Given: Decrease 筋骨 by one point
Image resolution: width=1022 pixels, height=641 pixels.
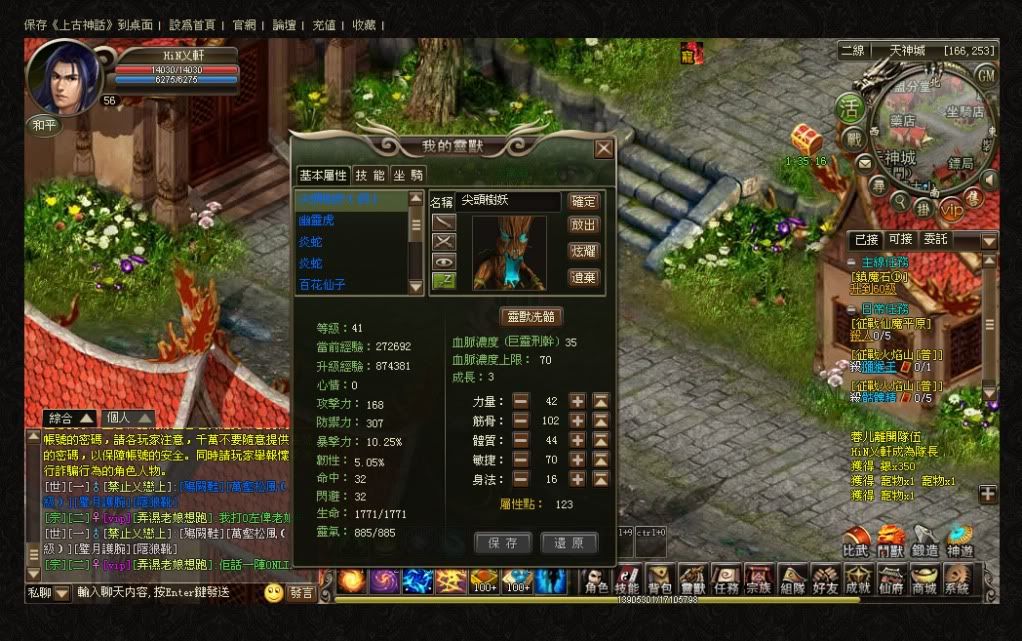Looking at the screenshot, I should 521,421.
